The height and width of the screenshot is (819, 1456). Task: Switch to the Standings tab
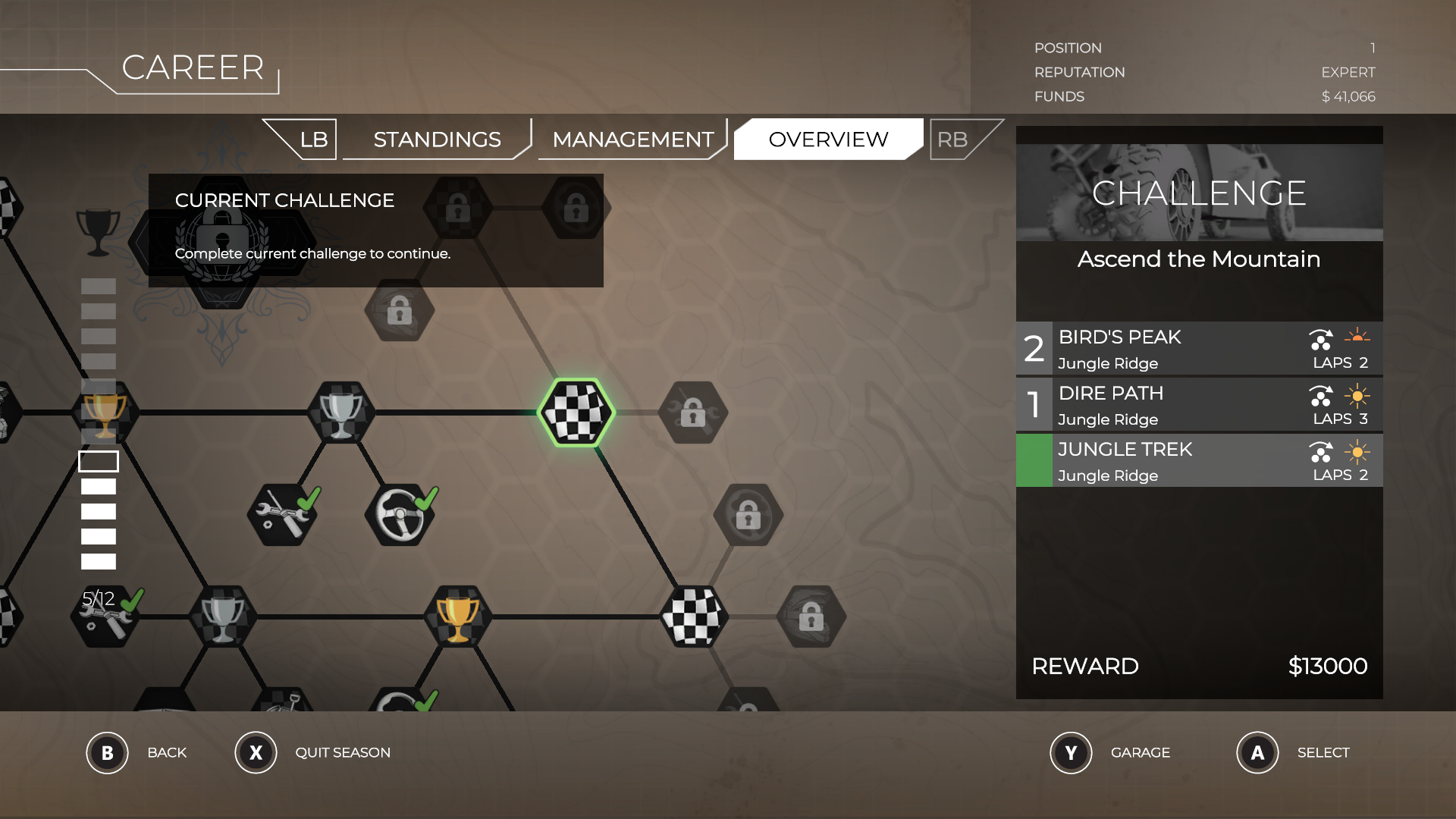437,140
